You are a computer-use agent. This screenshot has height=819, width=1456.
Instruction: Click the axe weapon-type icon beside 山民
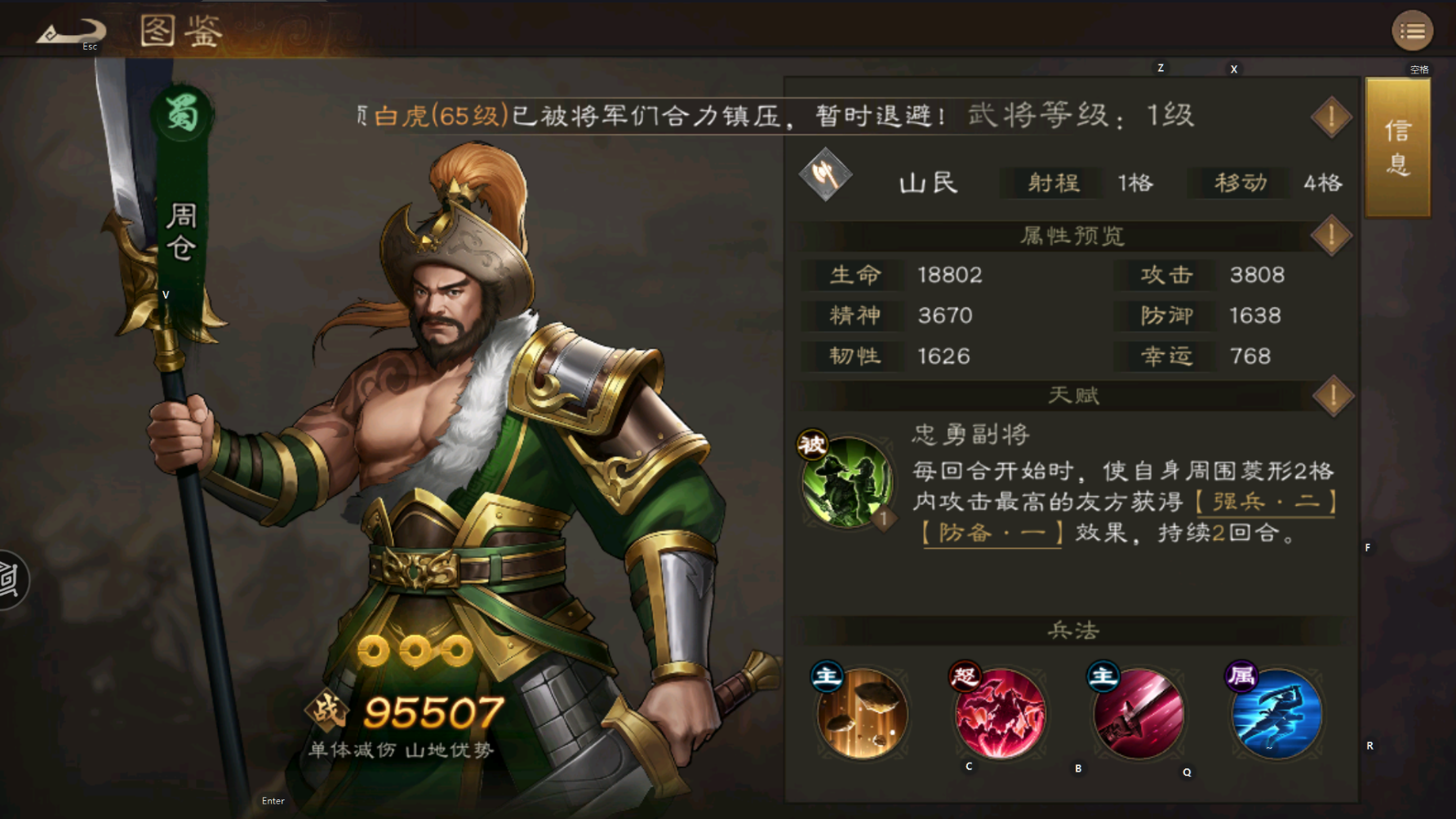click(825, 175)
